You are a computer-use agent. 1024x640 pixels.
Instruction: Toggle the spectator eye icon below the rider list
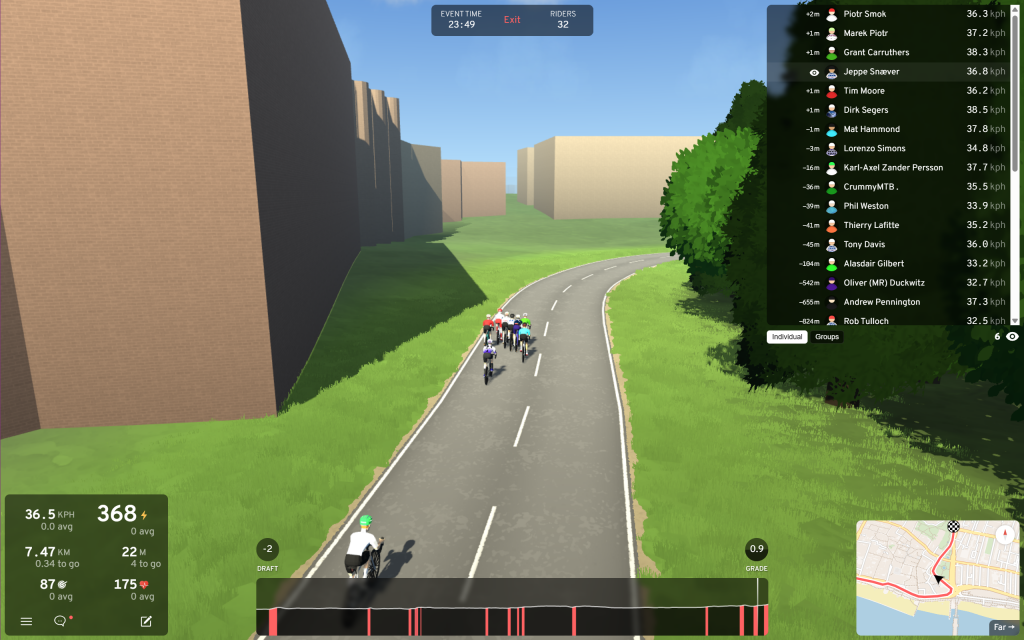[1012, 337]
